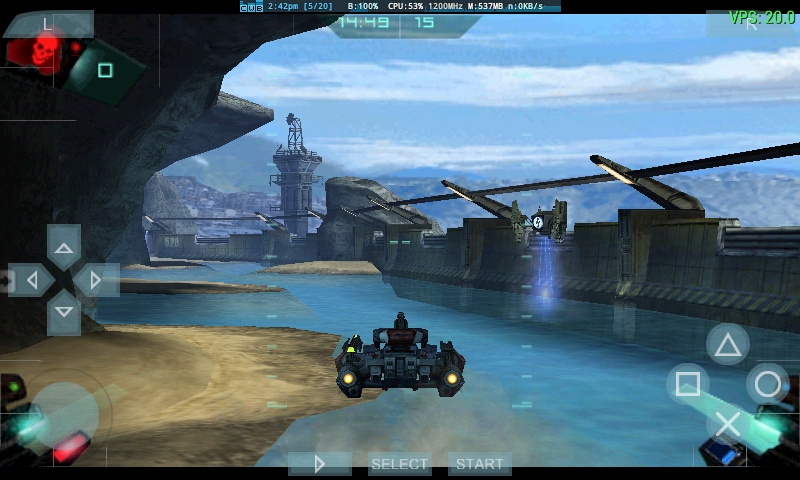Click the START button
The image size is (800, 480).
480,464
